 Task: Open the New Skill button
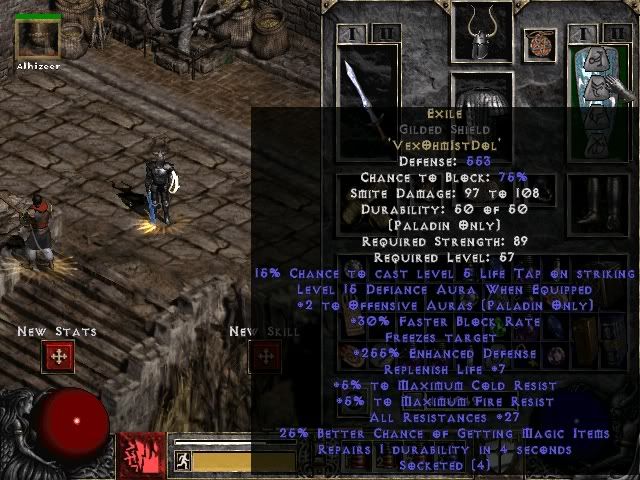pos(265,357)
